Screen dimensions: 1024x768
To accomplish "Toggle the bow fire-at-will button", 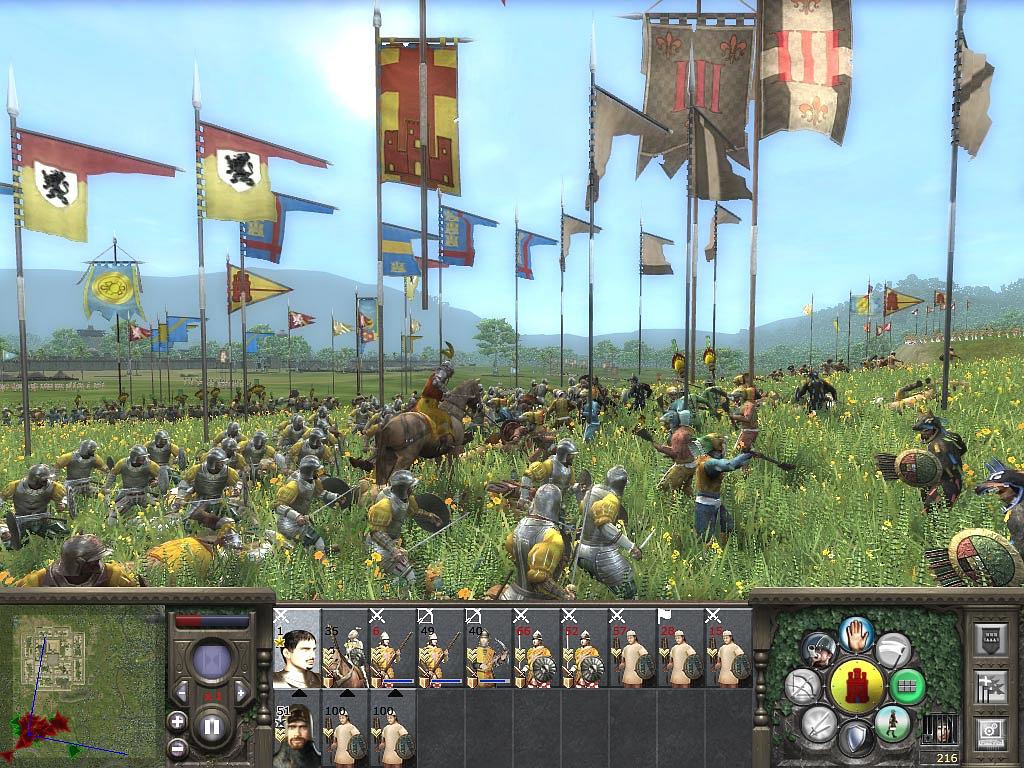I will pyautogui.click(x=803, y=686).
